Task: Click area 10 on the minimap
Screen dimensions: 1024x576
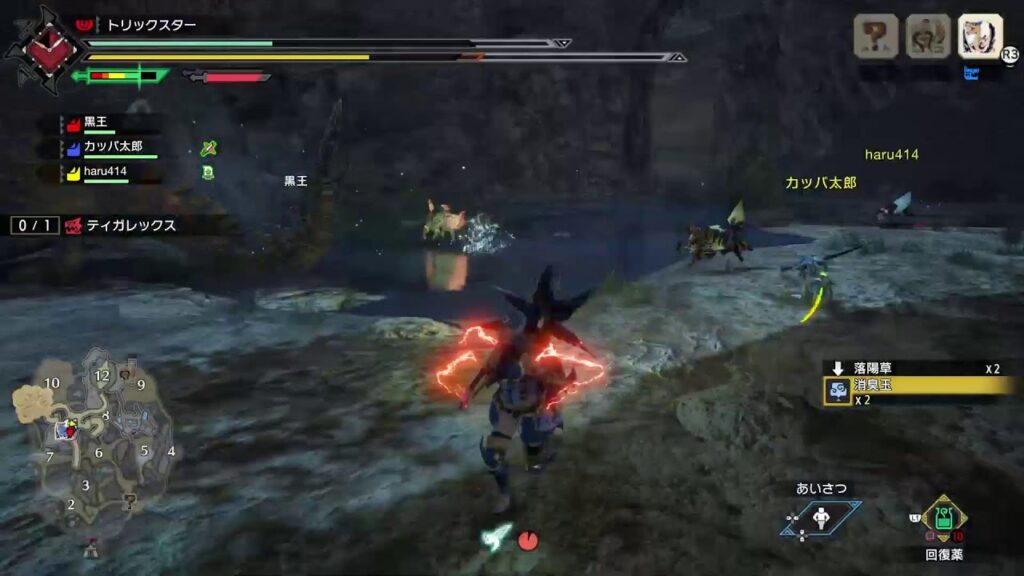Action: 52,383
